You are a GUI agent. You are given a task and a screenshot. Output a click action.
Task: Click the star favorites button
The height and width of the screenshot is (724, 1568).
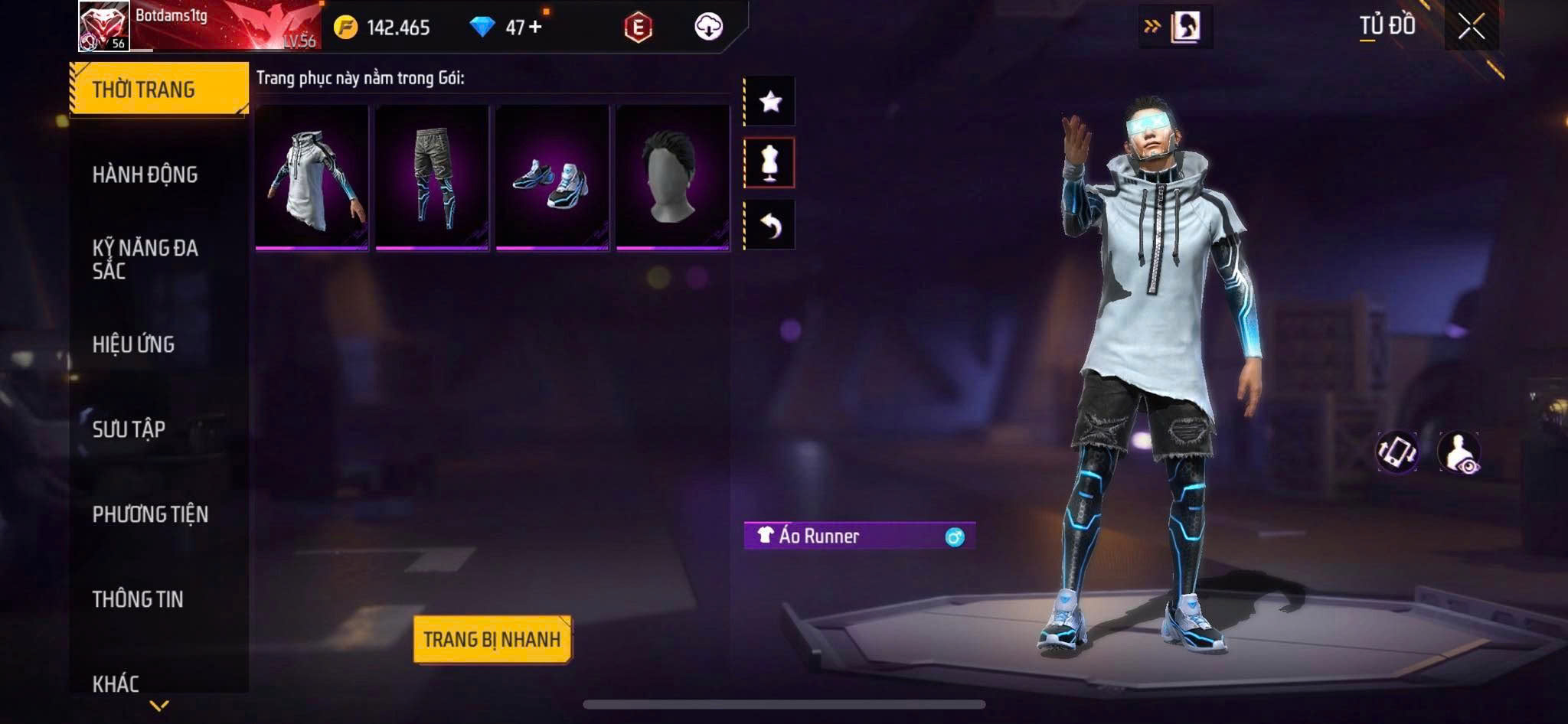click(x=770, y=101)
